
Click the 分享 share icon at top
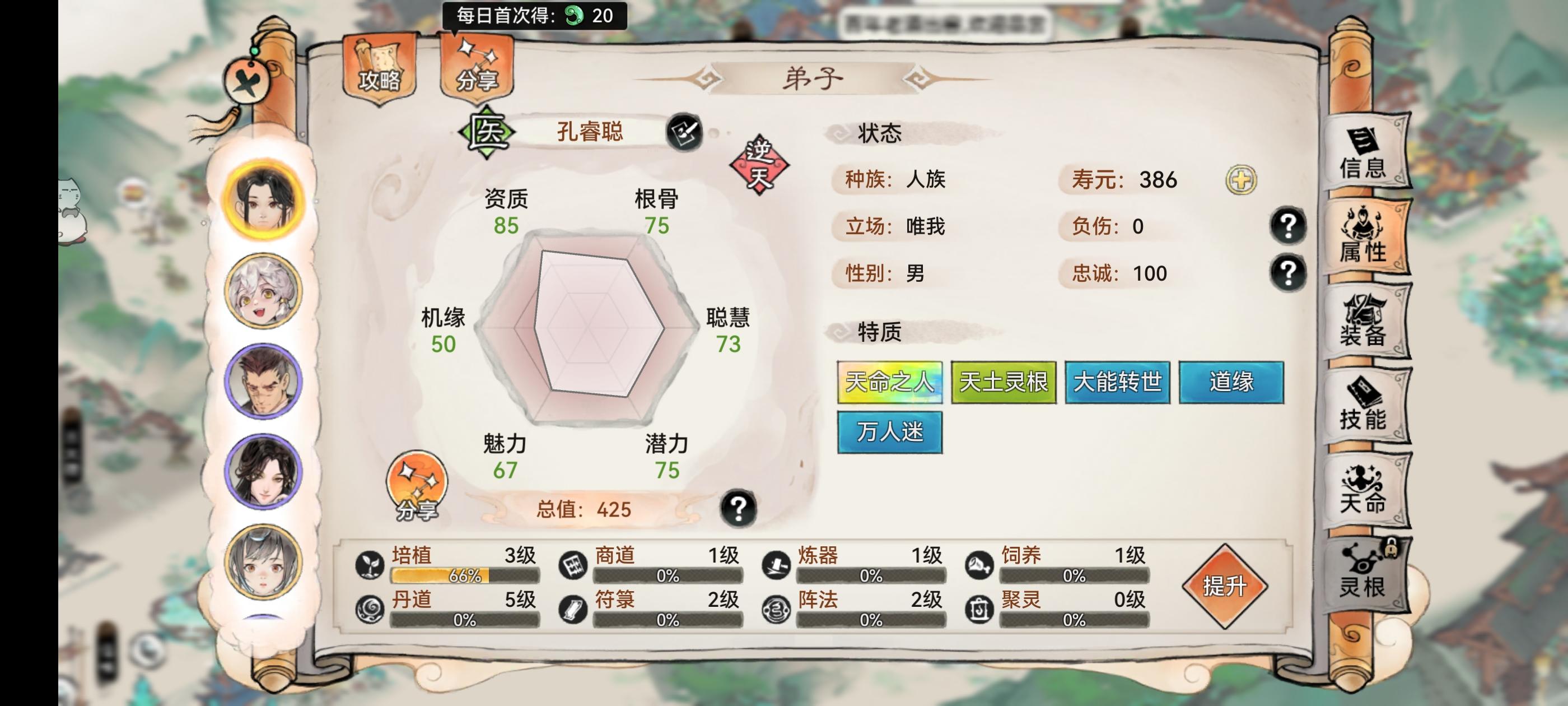click(478, 67)
